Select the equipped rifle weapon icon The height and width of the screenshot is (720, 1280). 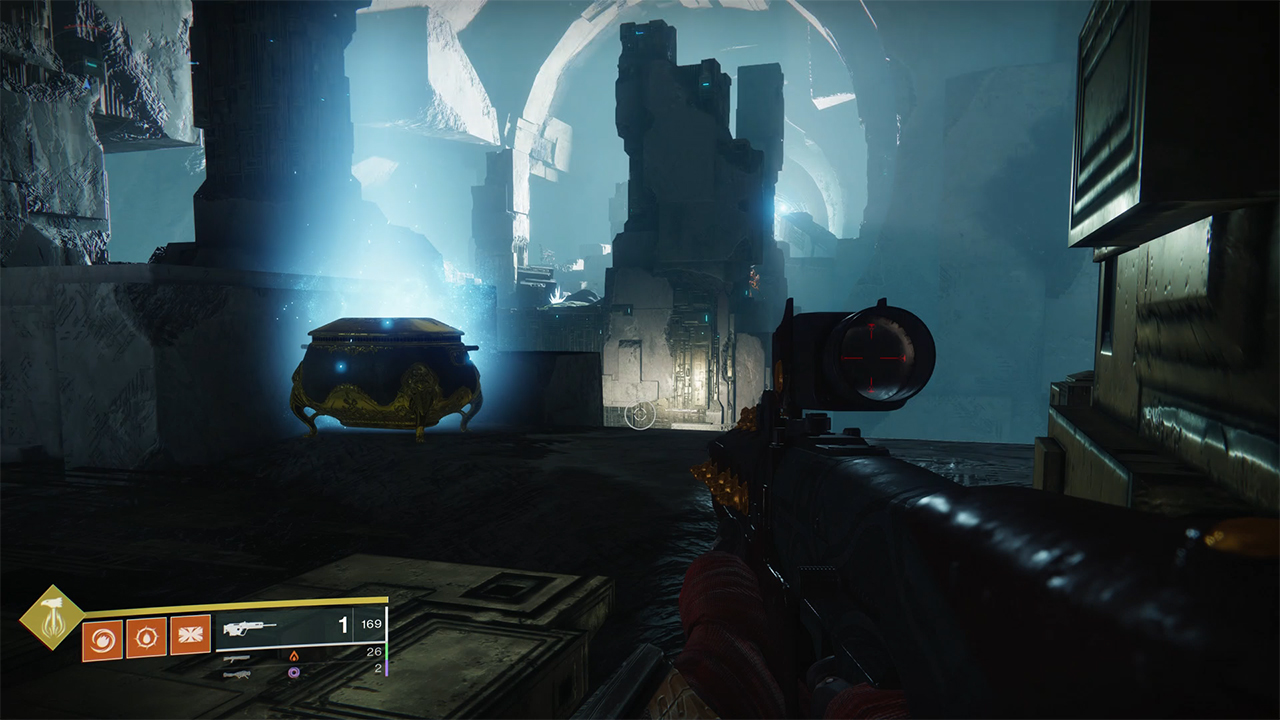point(250,629)
